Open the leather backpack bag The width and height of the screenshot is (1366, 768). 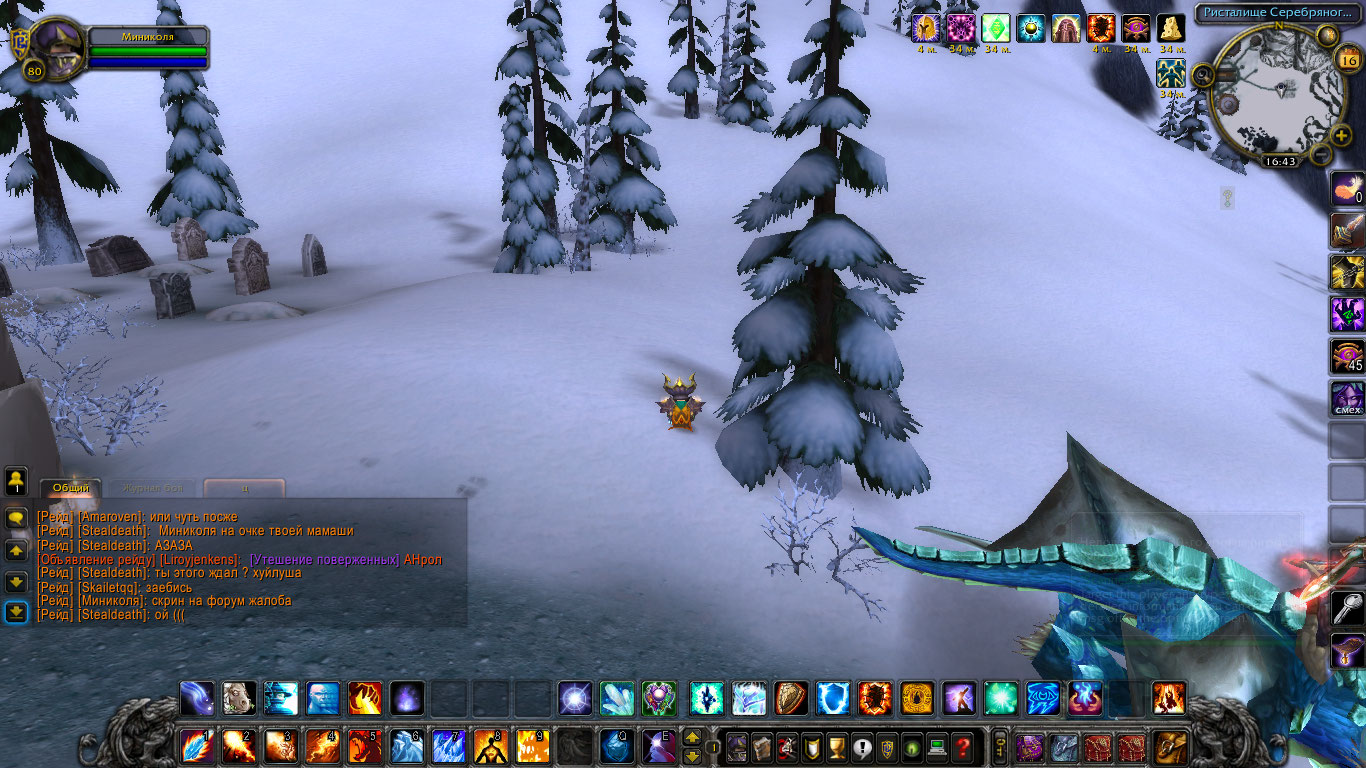coord(1170,746)
